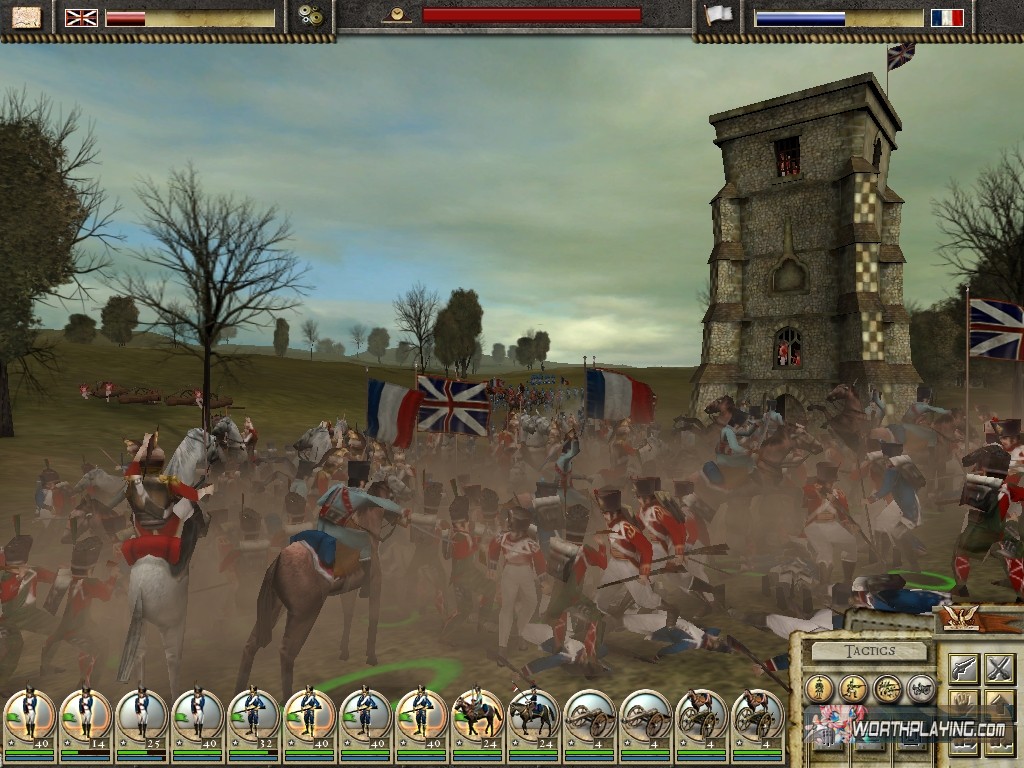The width and height of the screenshot is (1024, 768).
Task: Choose the standing soldier tactic
Action: click(820, 688)
